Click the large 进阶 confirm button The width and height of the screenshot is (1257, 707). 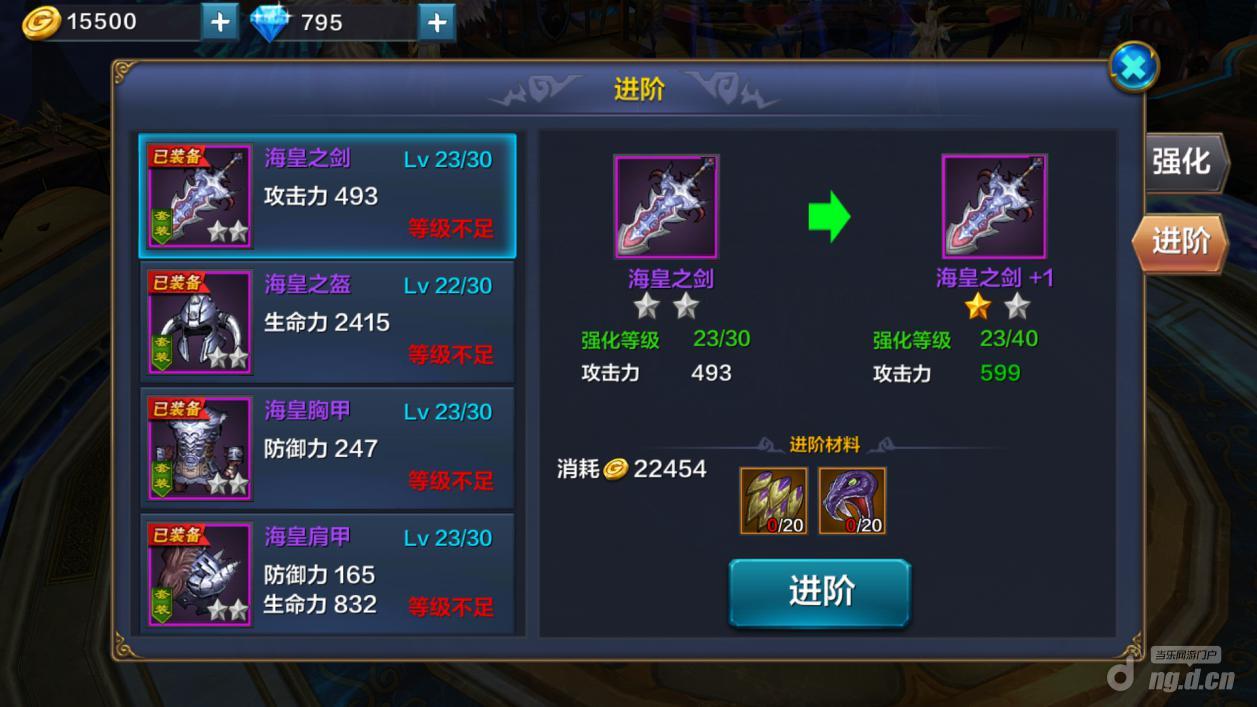pyautogui.click(x=819, y=592)
